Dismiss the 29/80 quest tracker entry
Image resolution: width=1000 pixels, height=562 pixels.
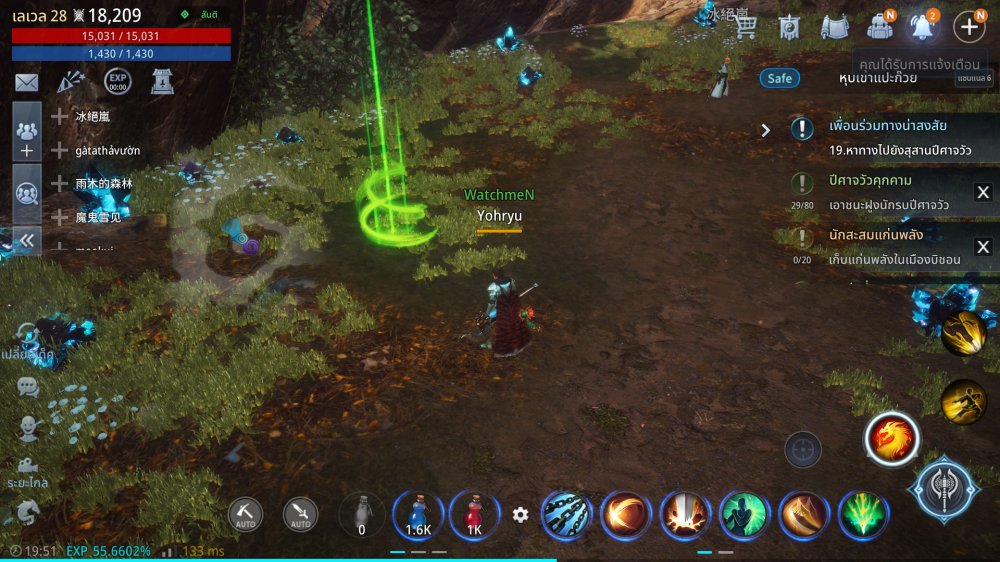coord(983,193)
